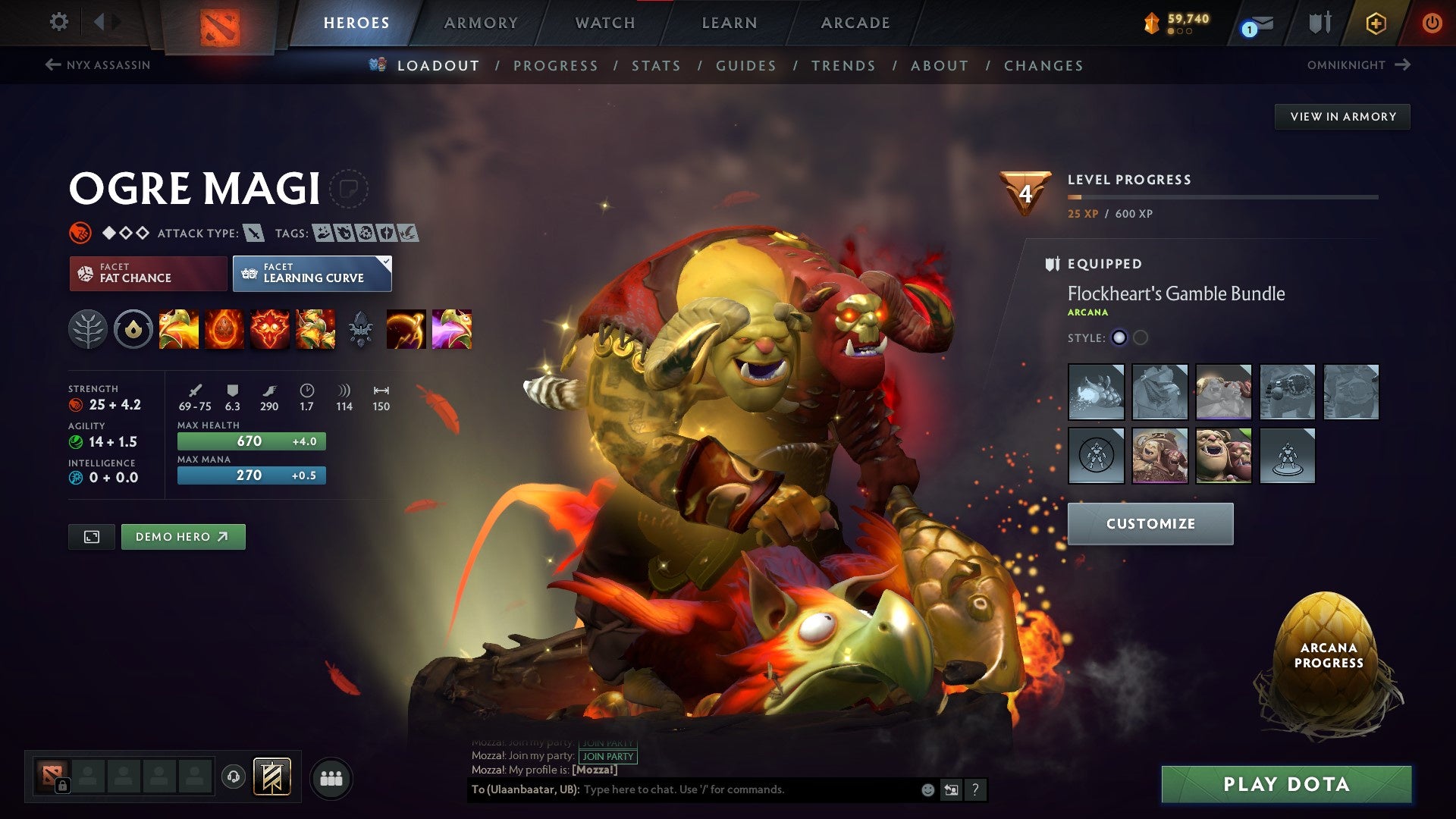
Task: Open the TRENDS section
Action: pyautogui.click(x=843, y=66)
